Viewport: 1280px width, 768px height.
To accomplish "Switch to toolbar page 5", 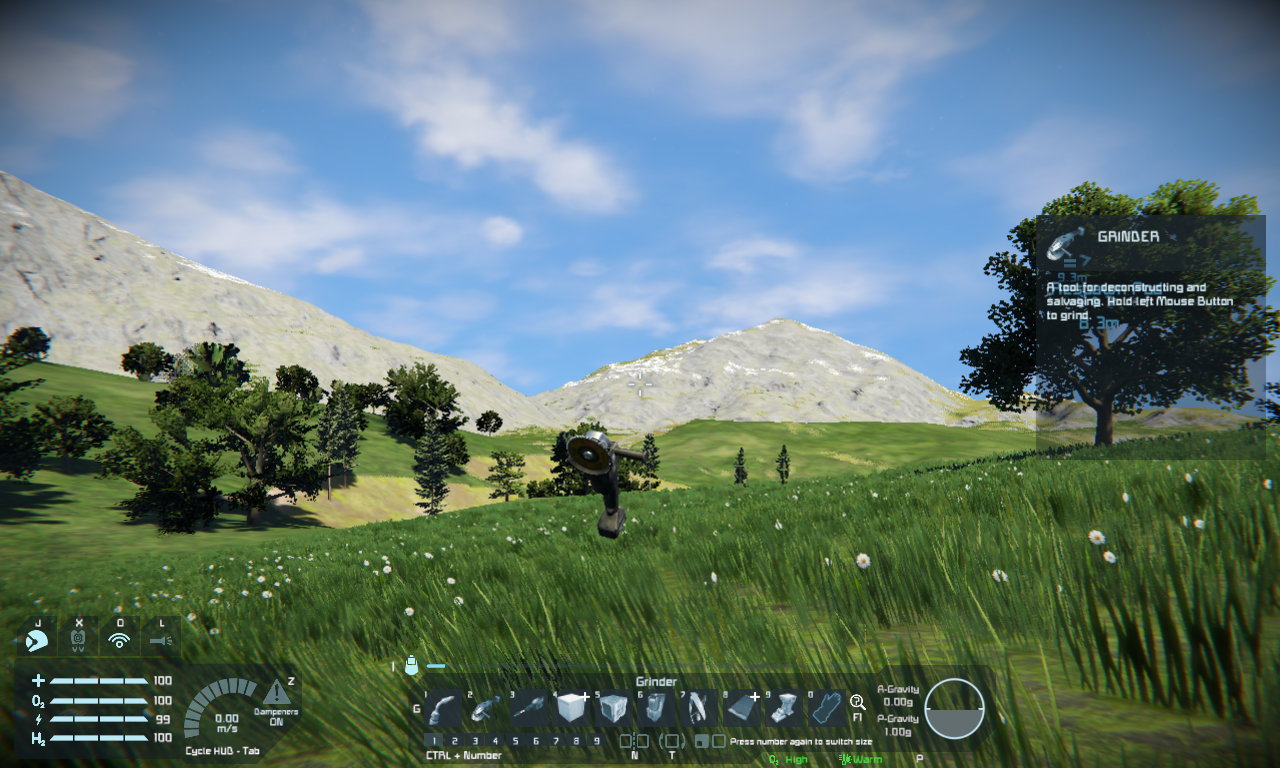I will point(516,741).
